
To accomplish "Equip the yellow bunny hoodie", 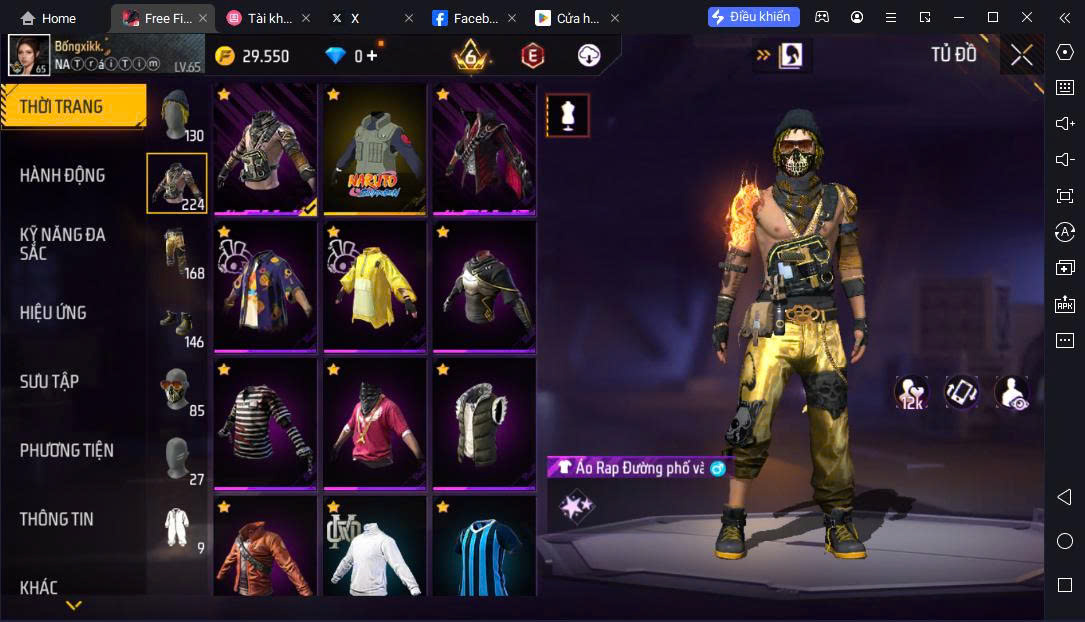I will [x=375, y=287].
